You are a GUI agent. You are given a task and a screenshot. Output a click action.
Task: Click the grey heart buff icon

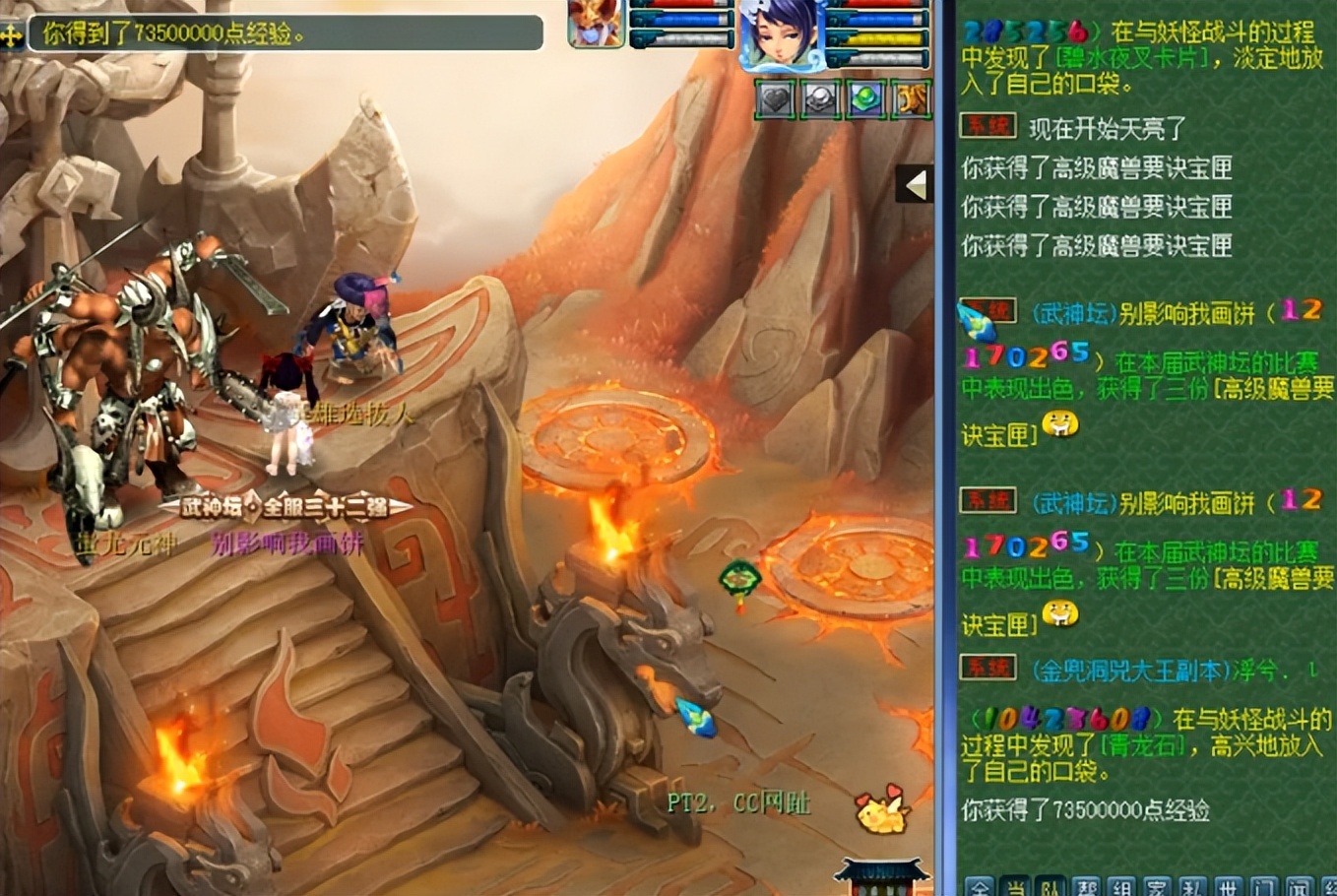[x=776, y=99]
